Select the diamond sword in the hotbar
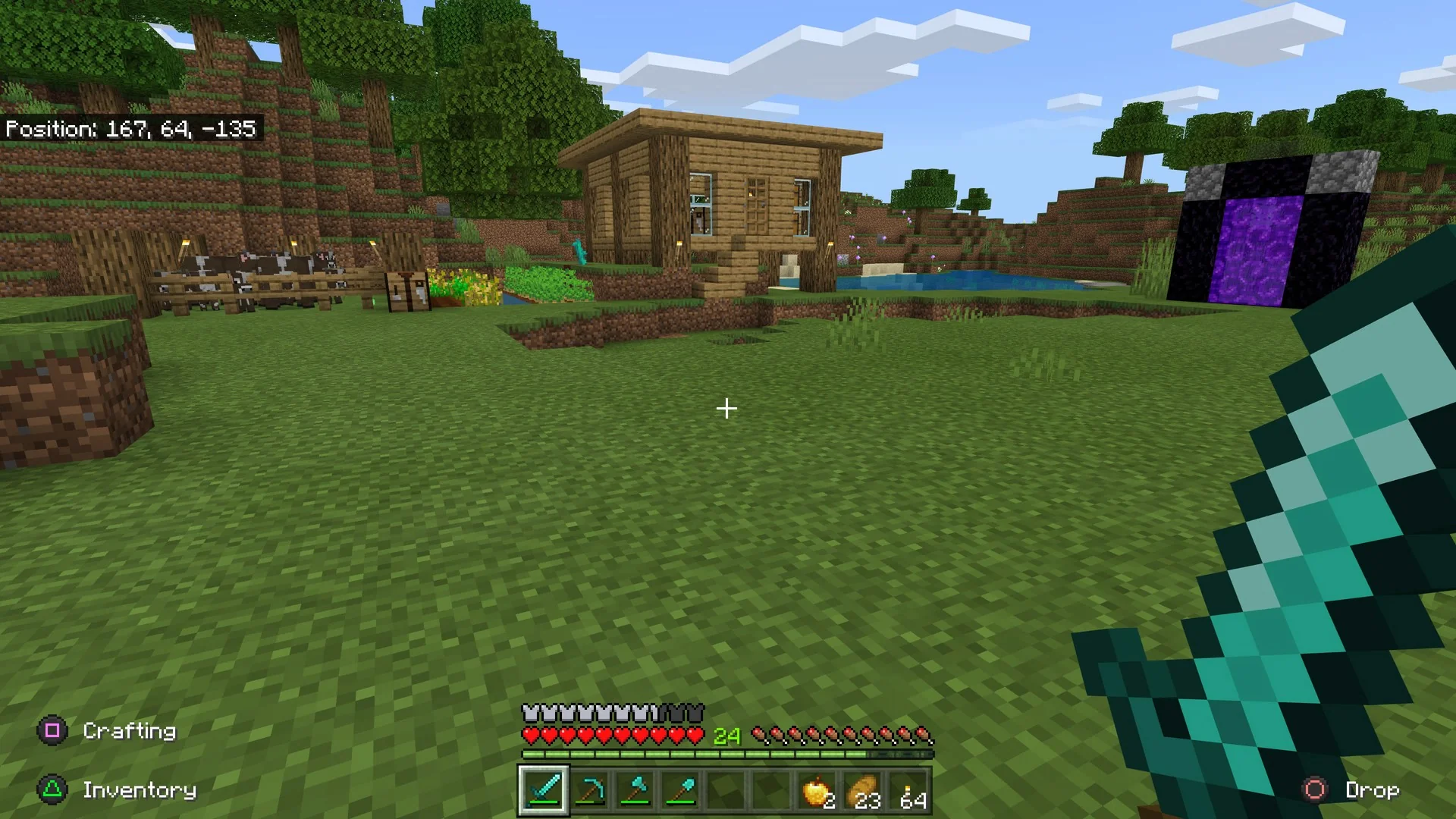This screenshot has width=1456, height=819. (544, 791)
